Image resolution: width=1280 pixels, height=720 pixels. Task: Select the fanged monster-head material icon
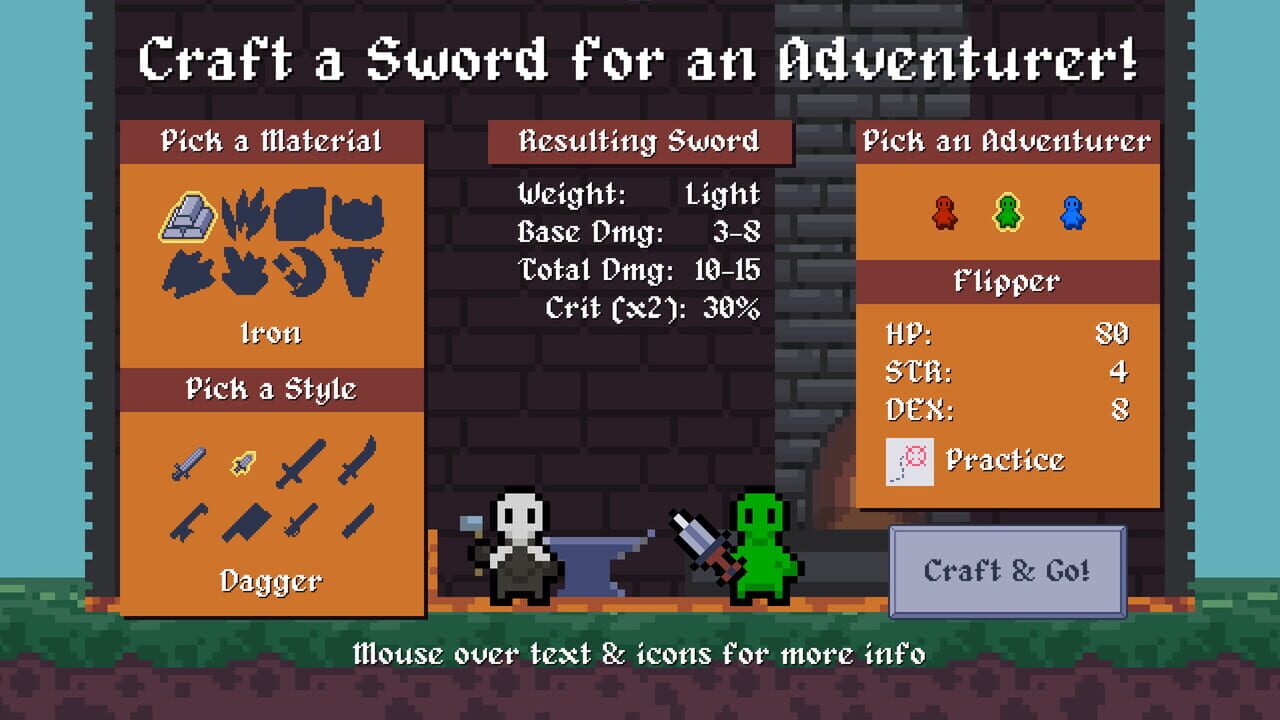(x=357, y=215)
